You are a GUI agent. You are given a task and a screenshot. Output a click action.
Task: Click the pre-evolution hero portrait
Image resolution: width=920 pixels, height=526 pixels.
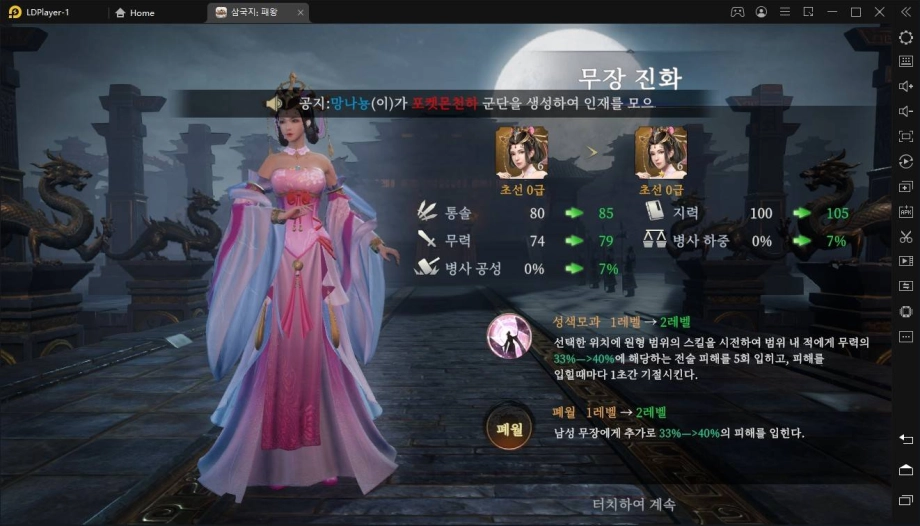[522, 153]
